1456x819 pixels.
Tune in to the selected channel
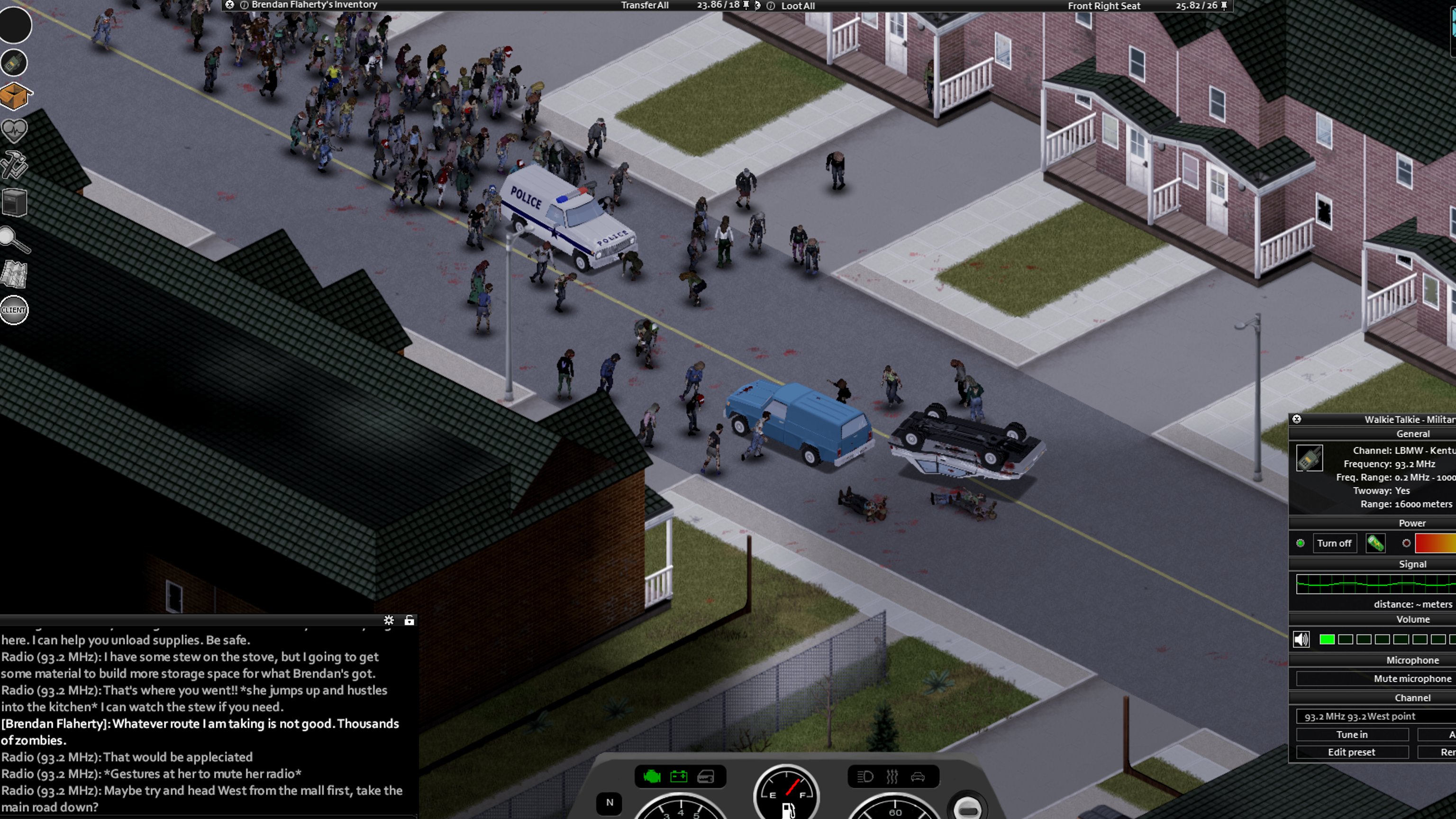[x=1351, y=734]
